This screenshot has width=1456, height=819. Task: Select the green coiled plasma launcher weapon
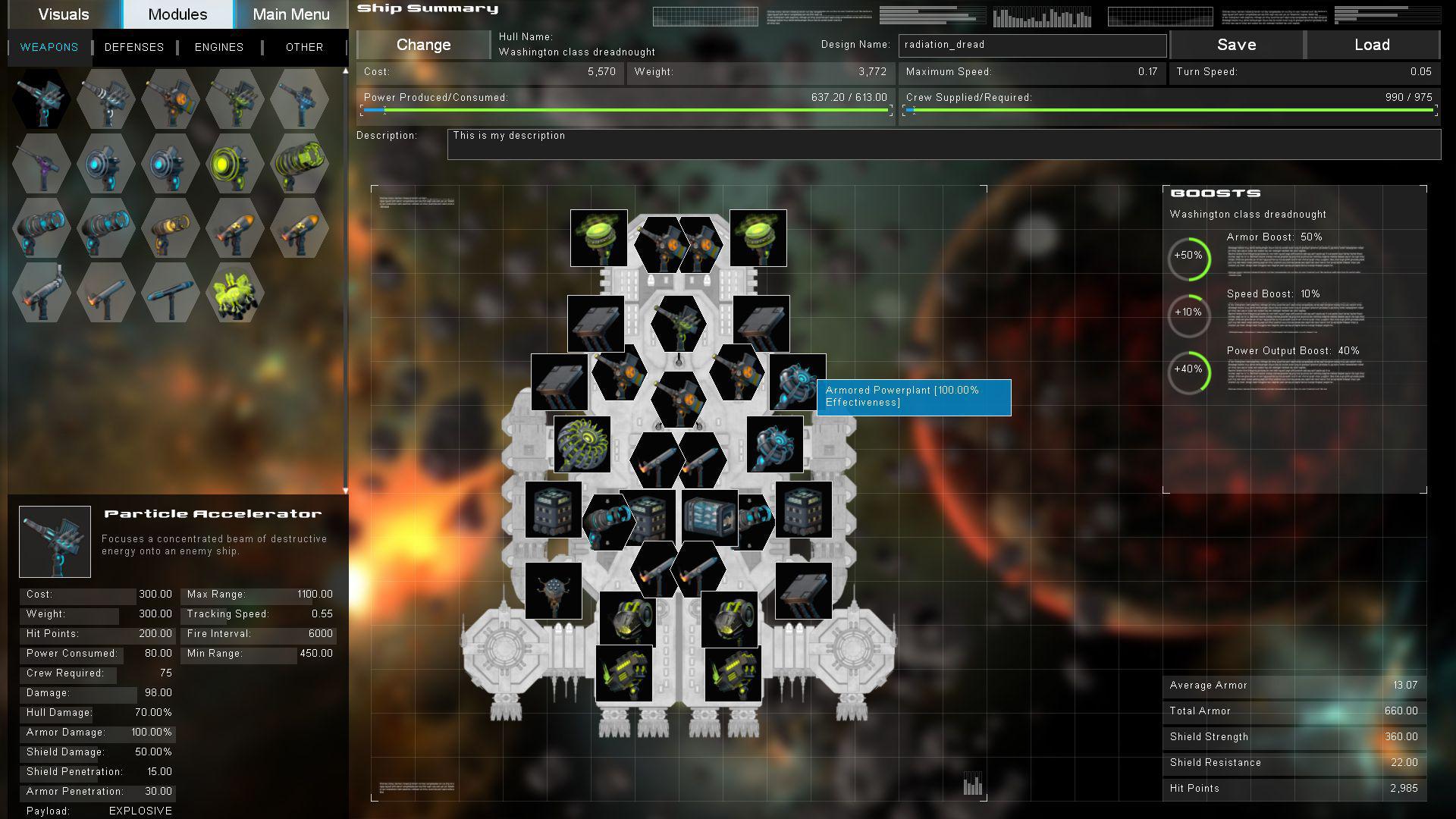click(x=300, y=163)
